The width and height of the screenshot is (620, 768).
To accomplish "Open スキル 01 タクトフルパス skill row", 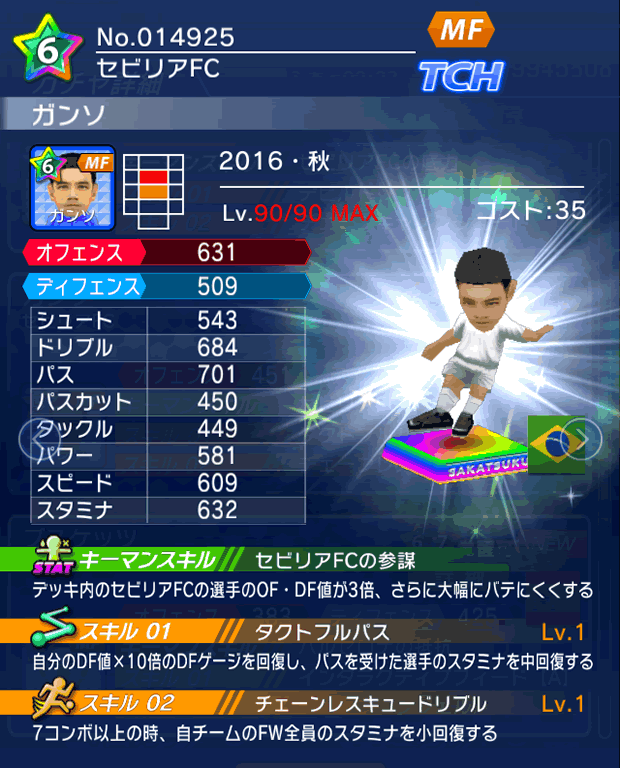I will pyautogui.click(x=310, y=631).
